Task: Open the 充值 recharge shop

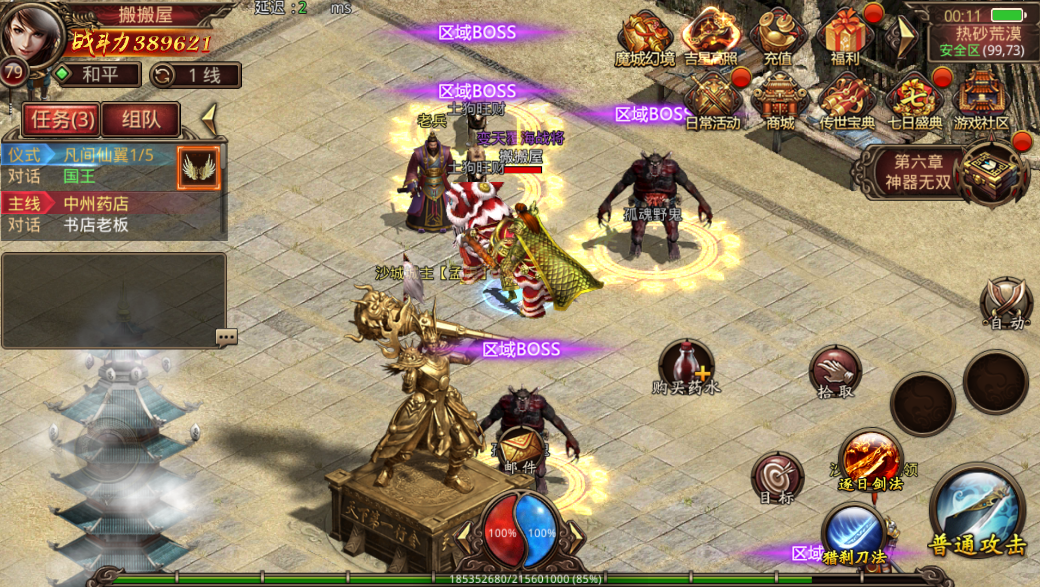Action: 778,38
